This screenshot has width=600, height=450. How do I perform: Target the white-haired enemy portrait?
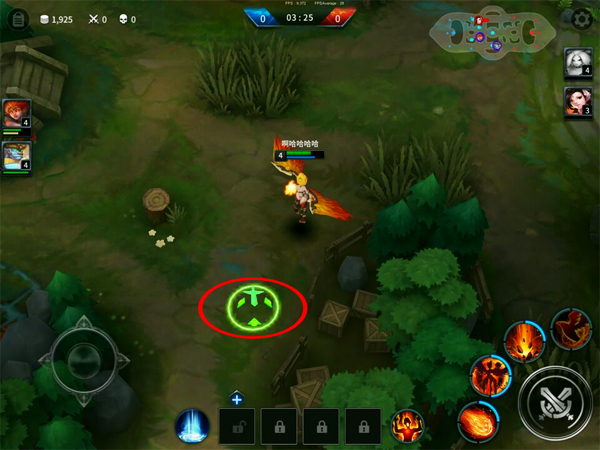pyautogui.click(x=579, y=63)
